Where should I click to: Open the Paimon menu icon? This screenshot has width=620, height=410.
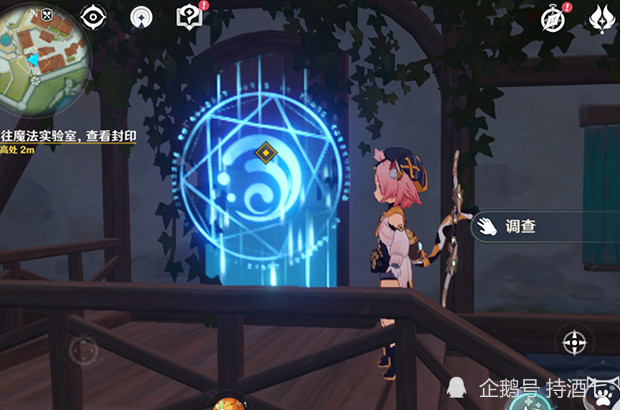602,17
